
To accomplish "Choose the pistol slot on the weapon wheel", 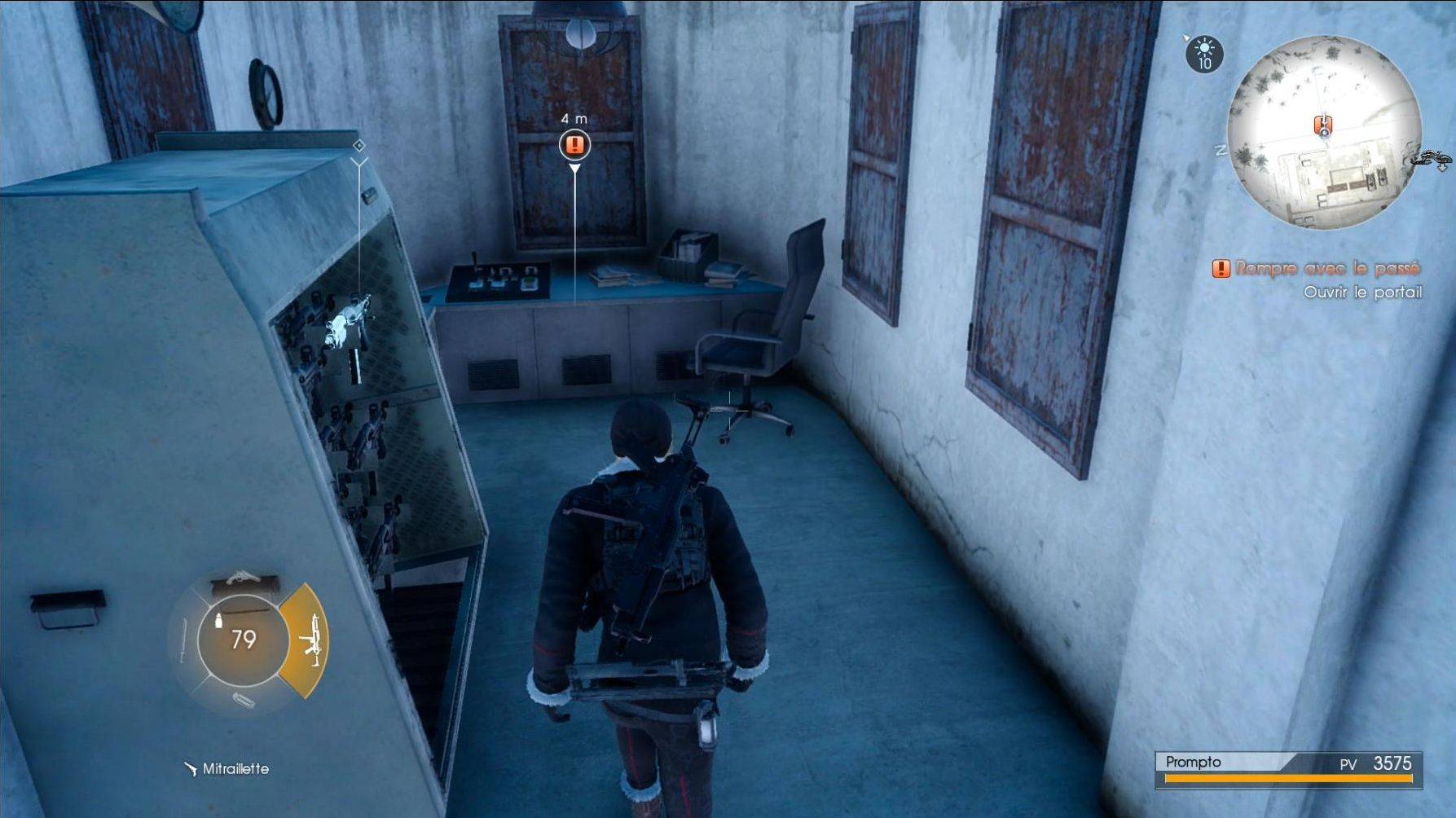I will [x=244, y=582].
